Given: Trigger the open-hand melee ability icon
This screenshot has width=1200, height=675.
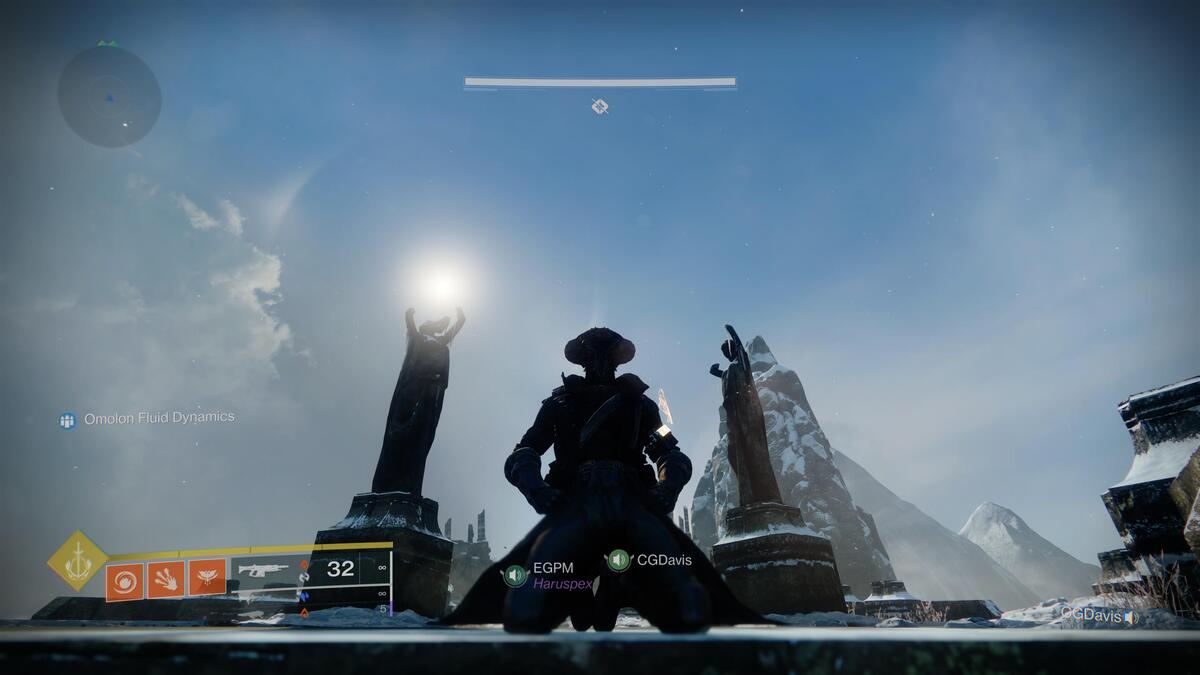Looking at the screenshot, I should pos(166,579).
